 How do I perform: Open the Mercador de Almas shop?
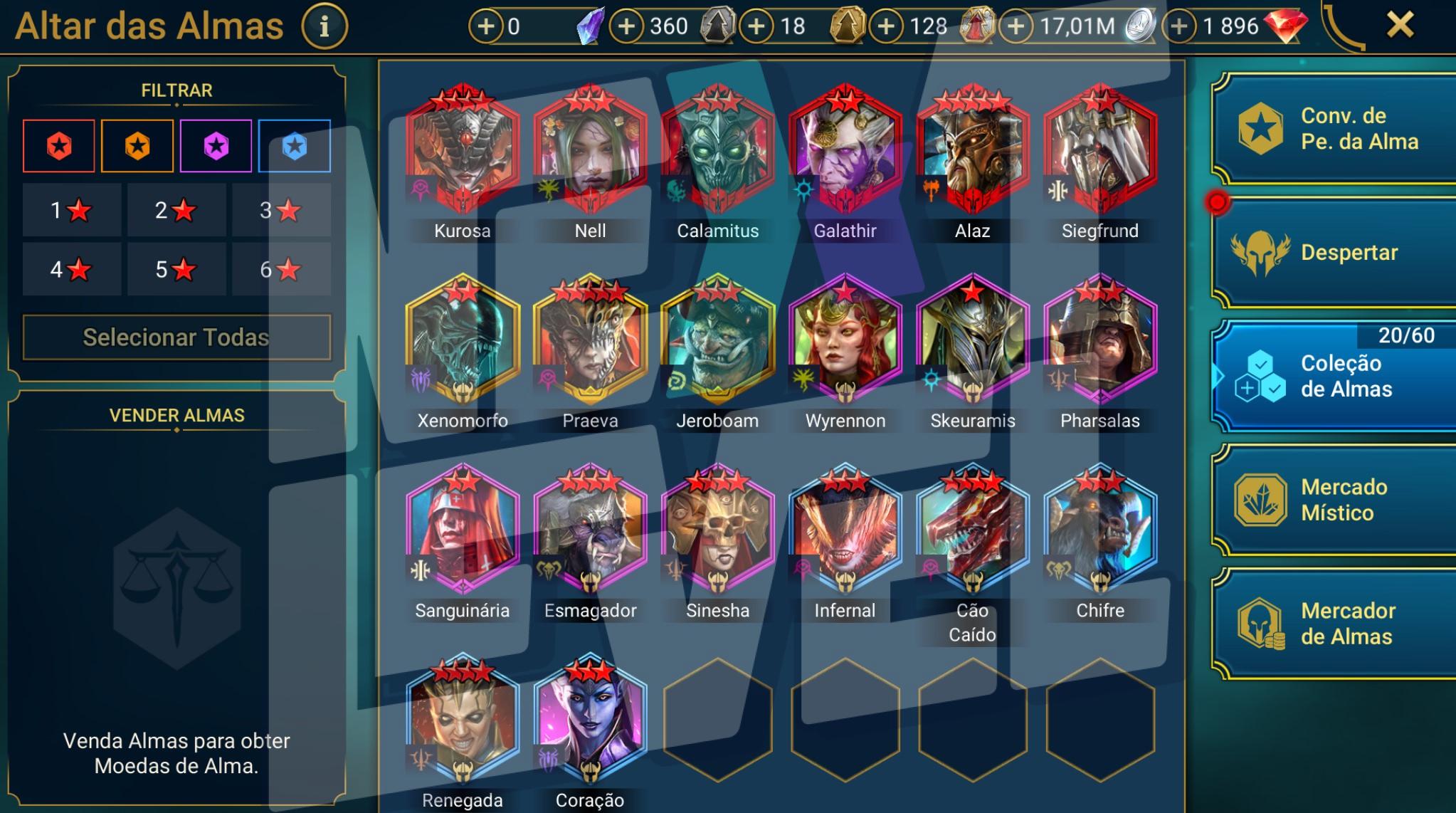click(1334, 624)
